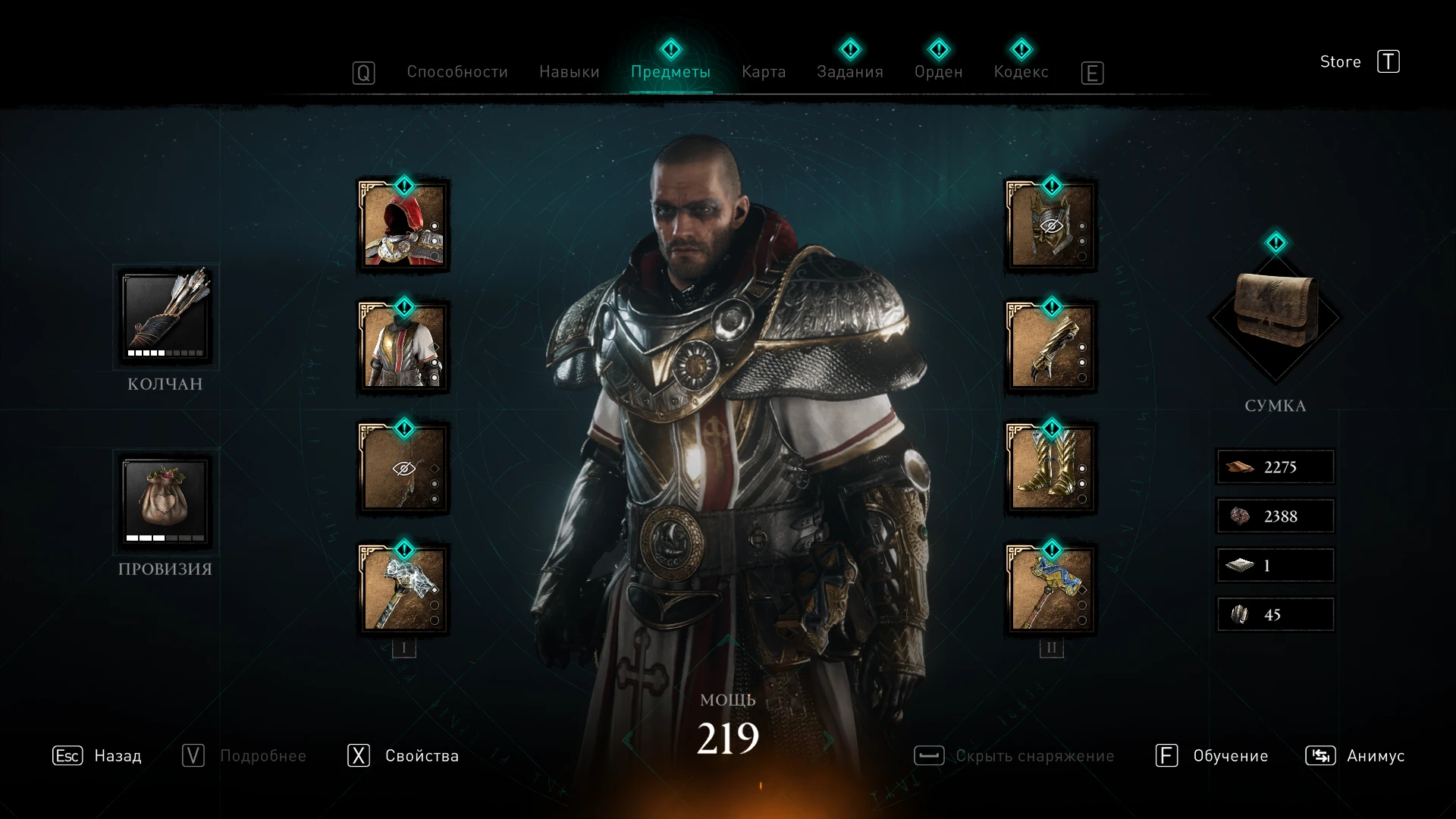Select the Колчан quiver slot
1456x819 pixels.
(164, 317)
